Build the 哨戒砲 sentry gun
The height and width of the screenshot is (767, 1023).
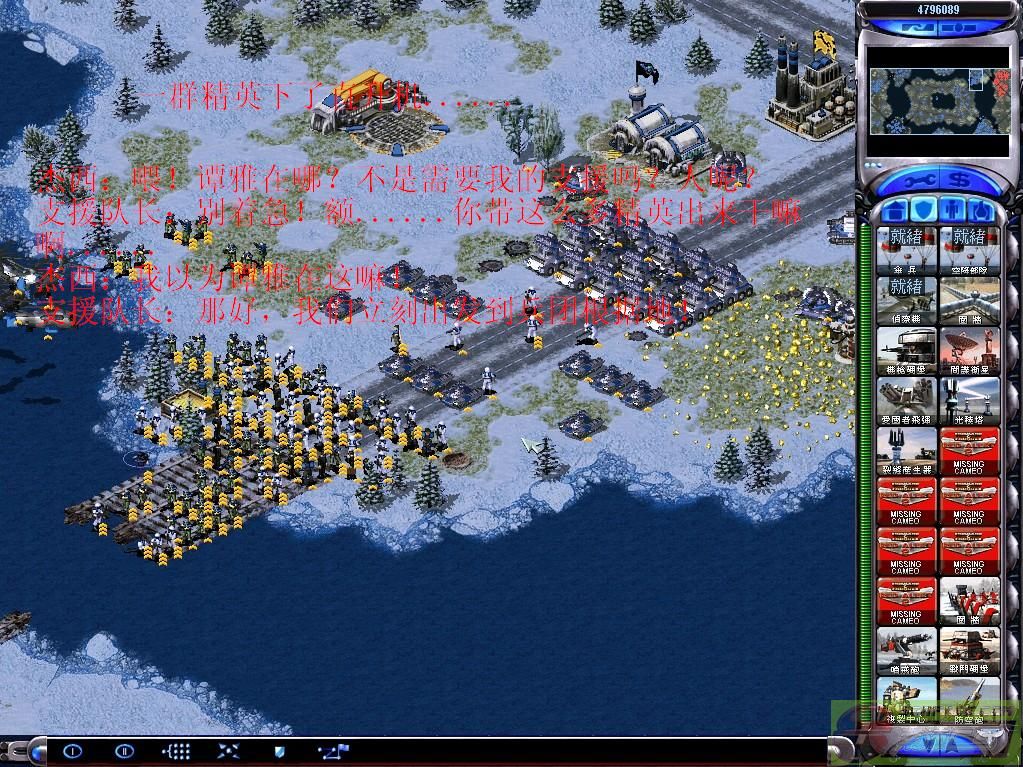click(906, 650)
